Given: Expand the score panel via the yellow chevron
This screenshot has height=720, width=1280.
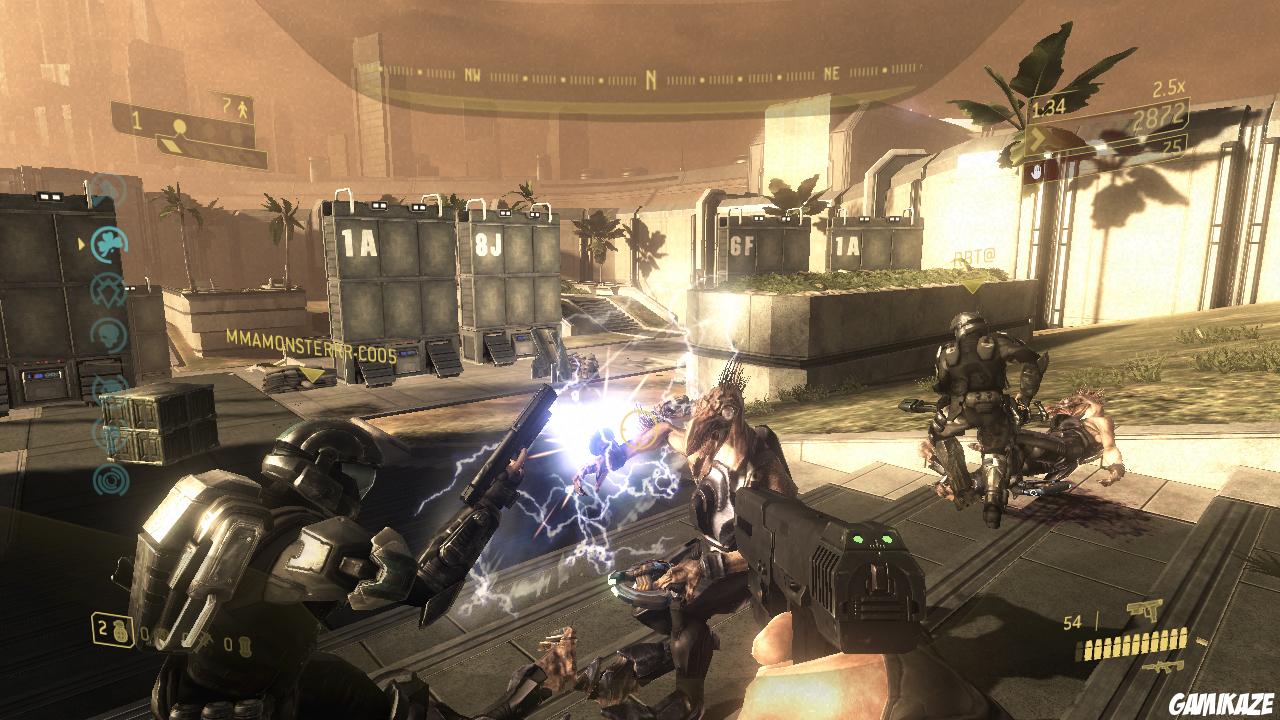Looking at the screenshot, I should (1036, 138).
